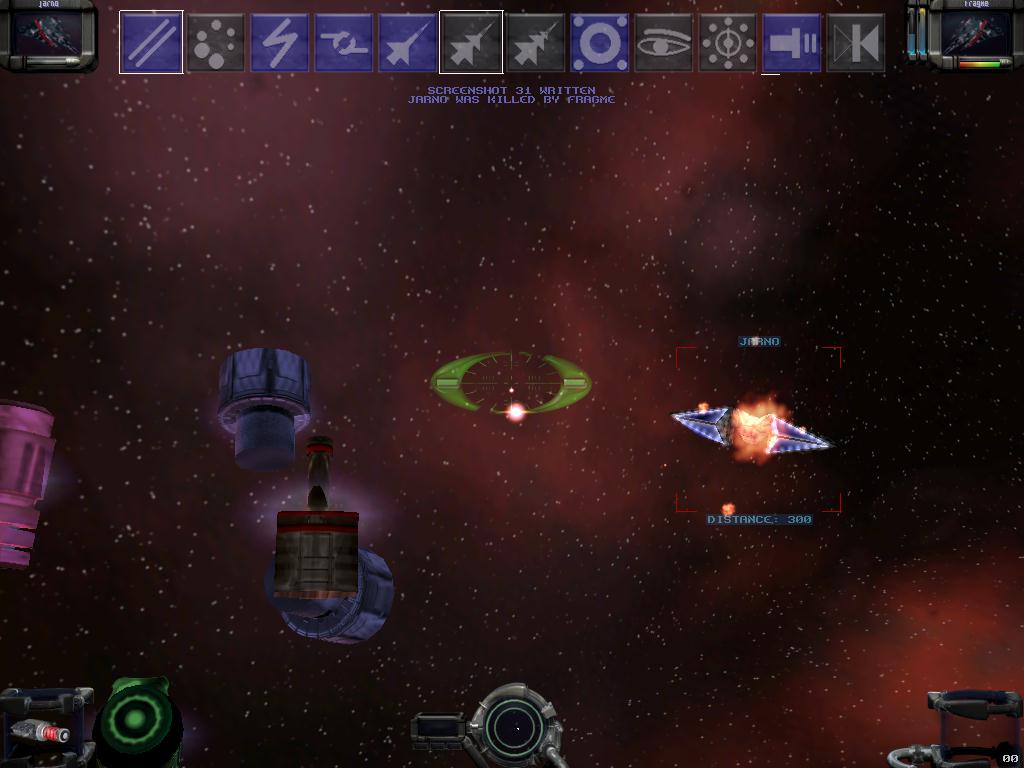Open the Fragme player ship panel
The width and height of the screenshot is (1024, 768).
click(x=976, y=34)
